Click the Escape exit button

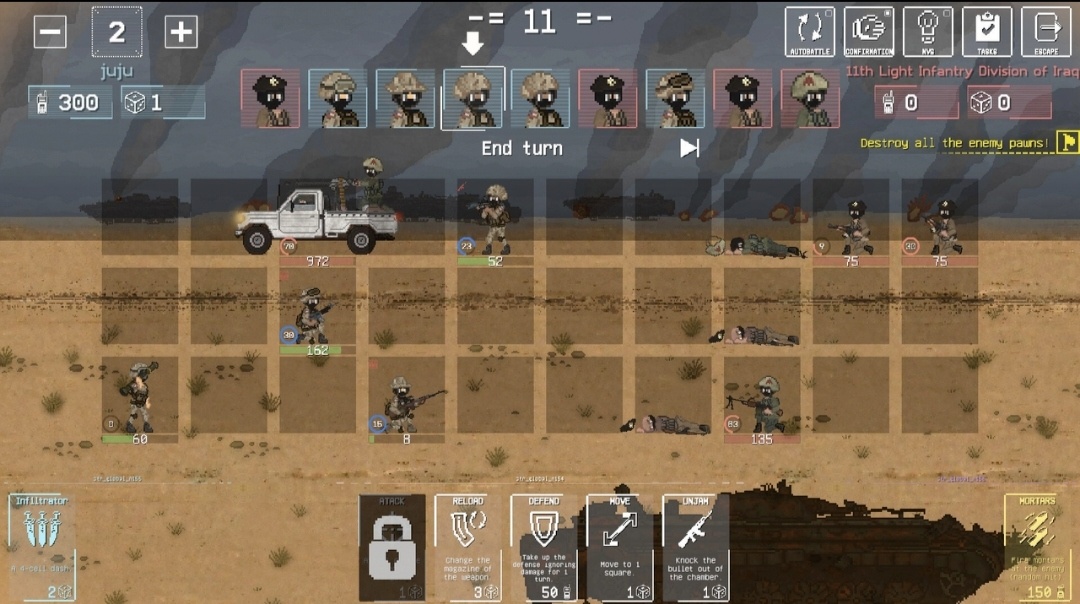(x=1046, y=32)
